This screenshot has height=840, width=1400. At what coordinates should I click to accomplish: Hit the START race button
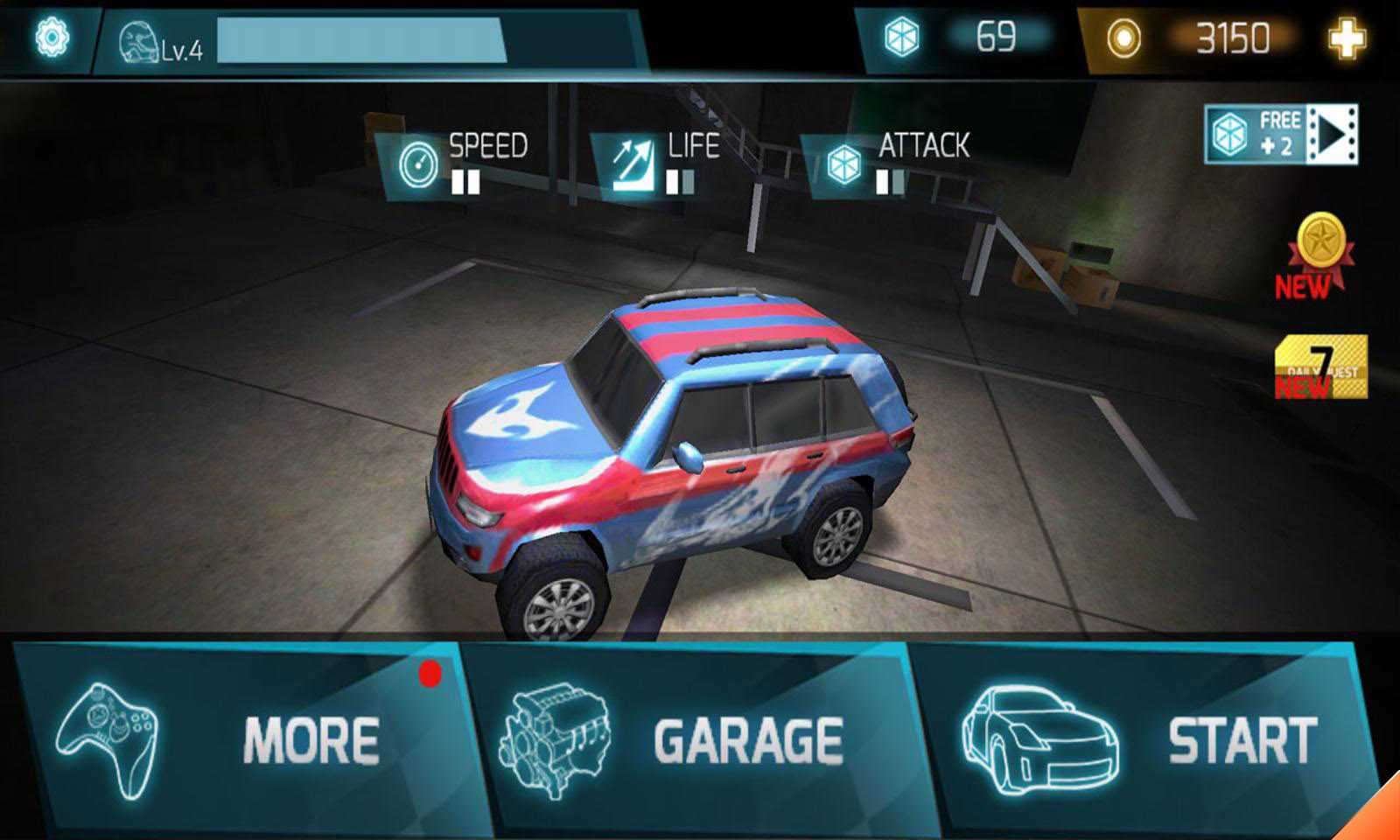(x=1146, y=739)
